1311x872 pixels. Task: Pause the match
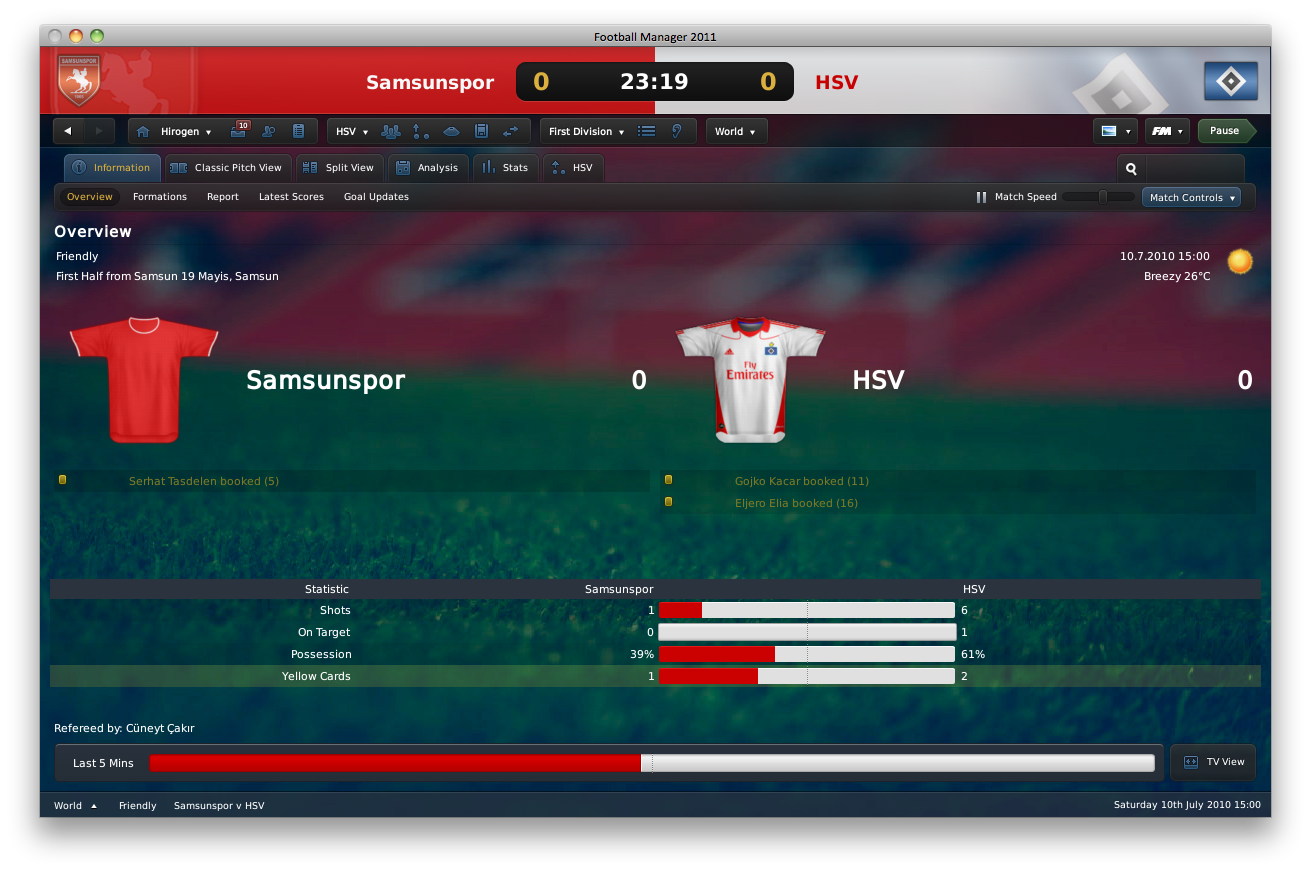1224,131
